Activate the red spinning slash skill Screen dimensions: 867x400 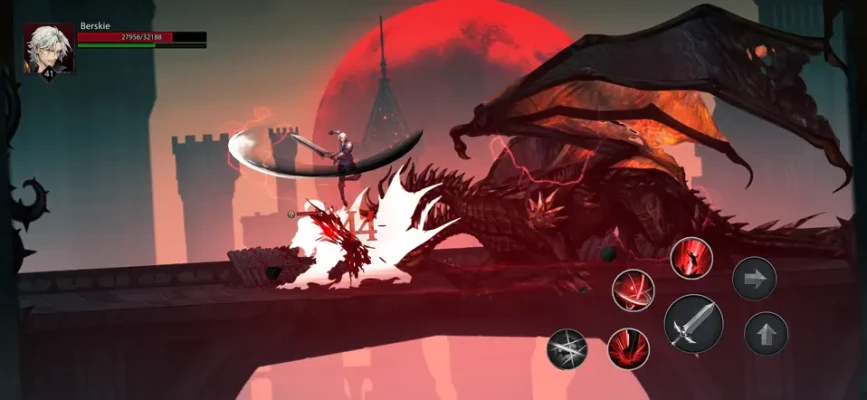(x=633, y=290)
